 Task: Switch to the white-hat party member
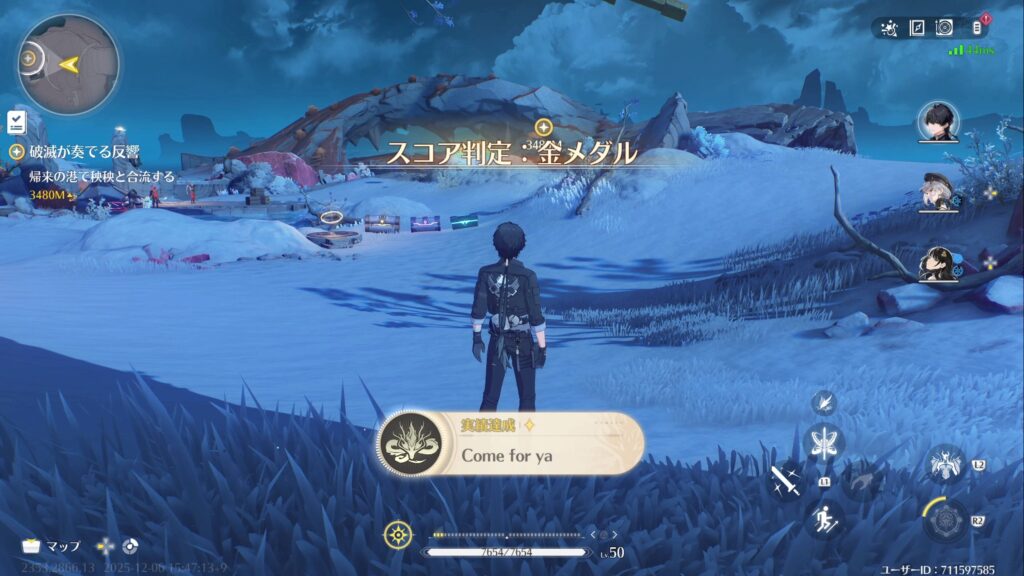938,192
